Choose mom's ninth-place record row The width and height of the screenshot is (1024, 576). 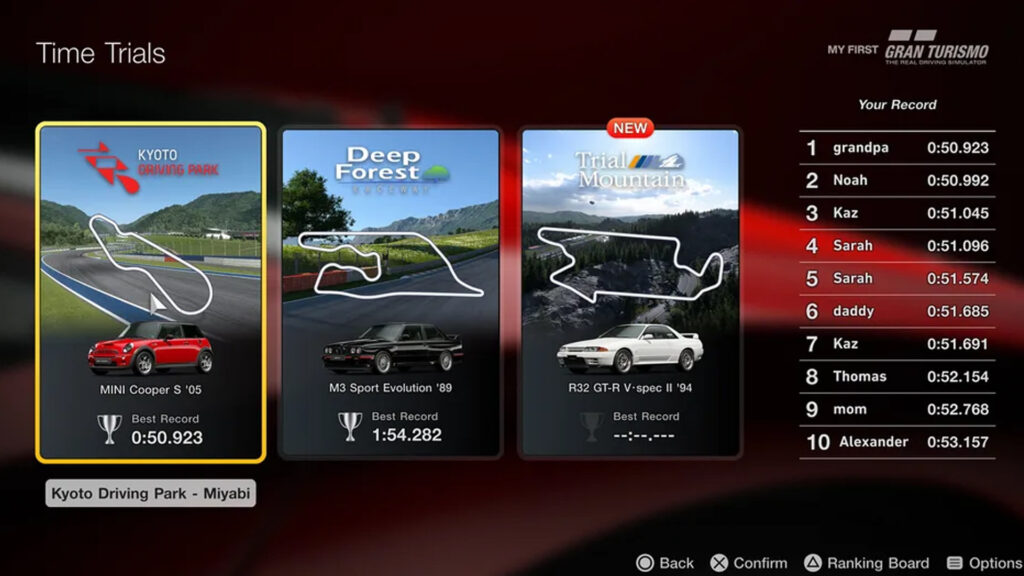897,410
